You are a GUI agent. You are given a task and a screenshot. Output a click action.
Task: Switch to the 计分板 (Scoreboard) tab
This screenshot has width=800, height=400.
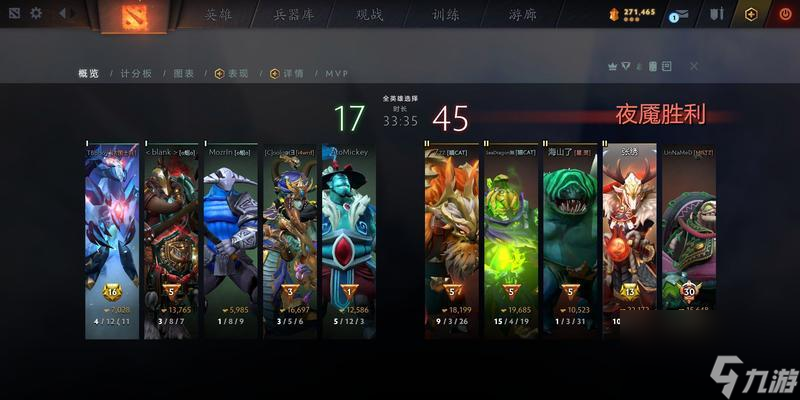tap(136, 73)
